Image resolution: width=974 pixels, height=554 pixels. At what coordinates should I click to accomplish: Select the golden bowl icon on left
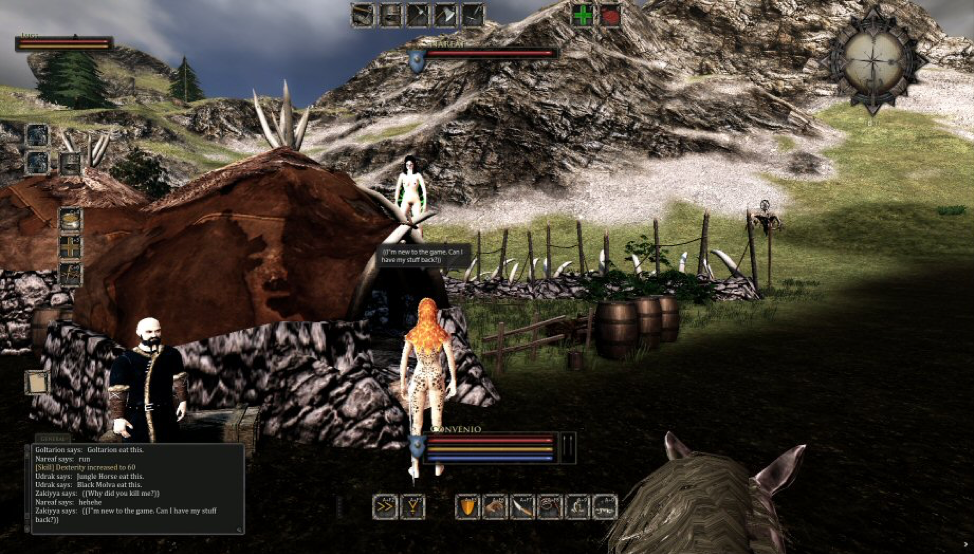(70, 220)
